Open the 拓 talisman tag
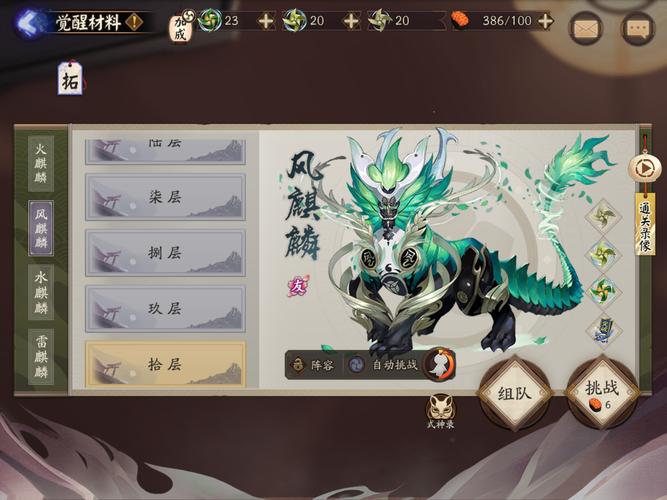667x500 pixels. [70, 78]
